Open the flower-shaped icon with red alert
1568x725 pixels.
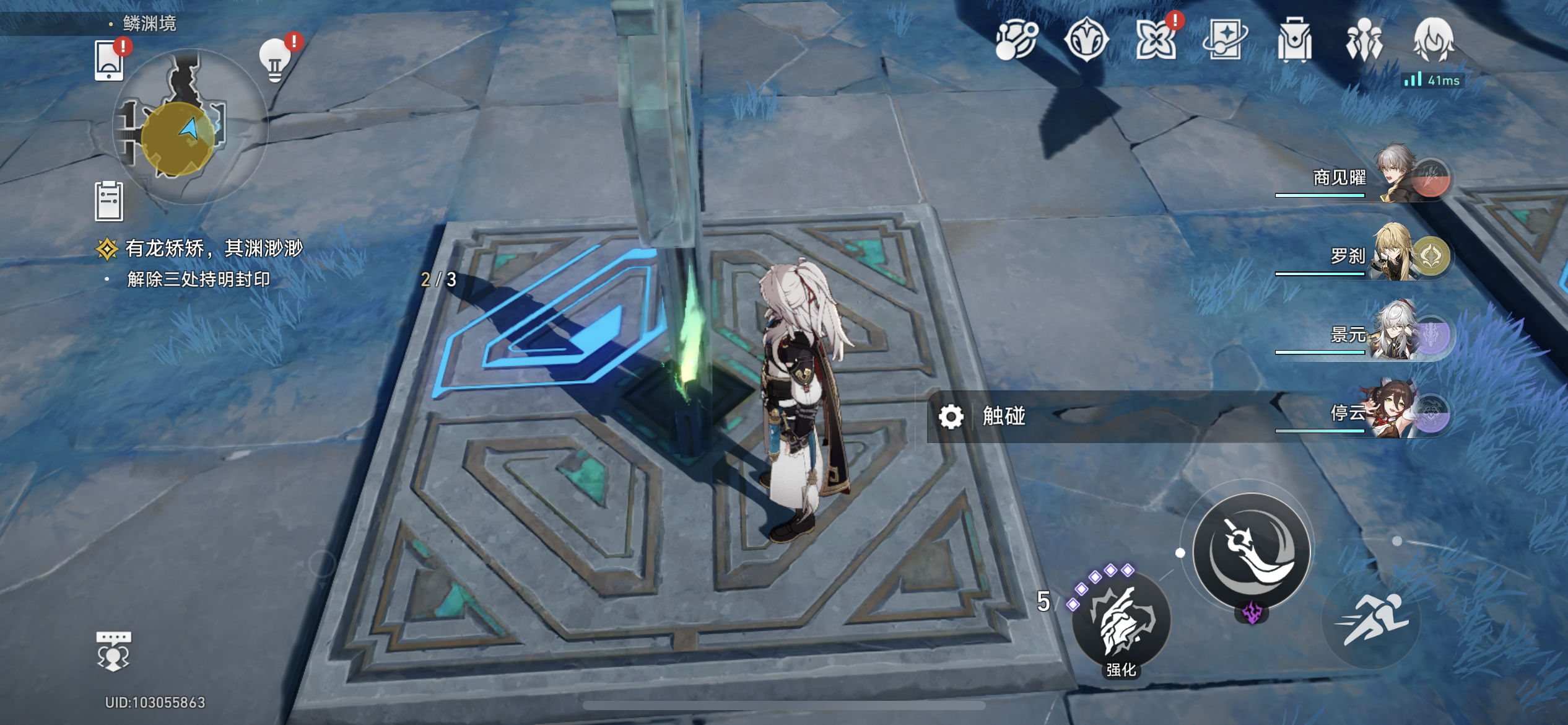pos(1156,40)
